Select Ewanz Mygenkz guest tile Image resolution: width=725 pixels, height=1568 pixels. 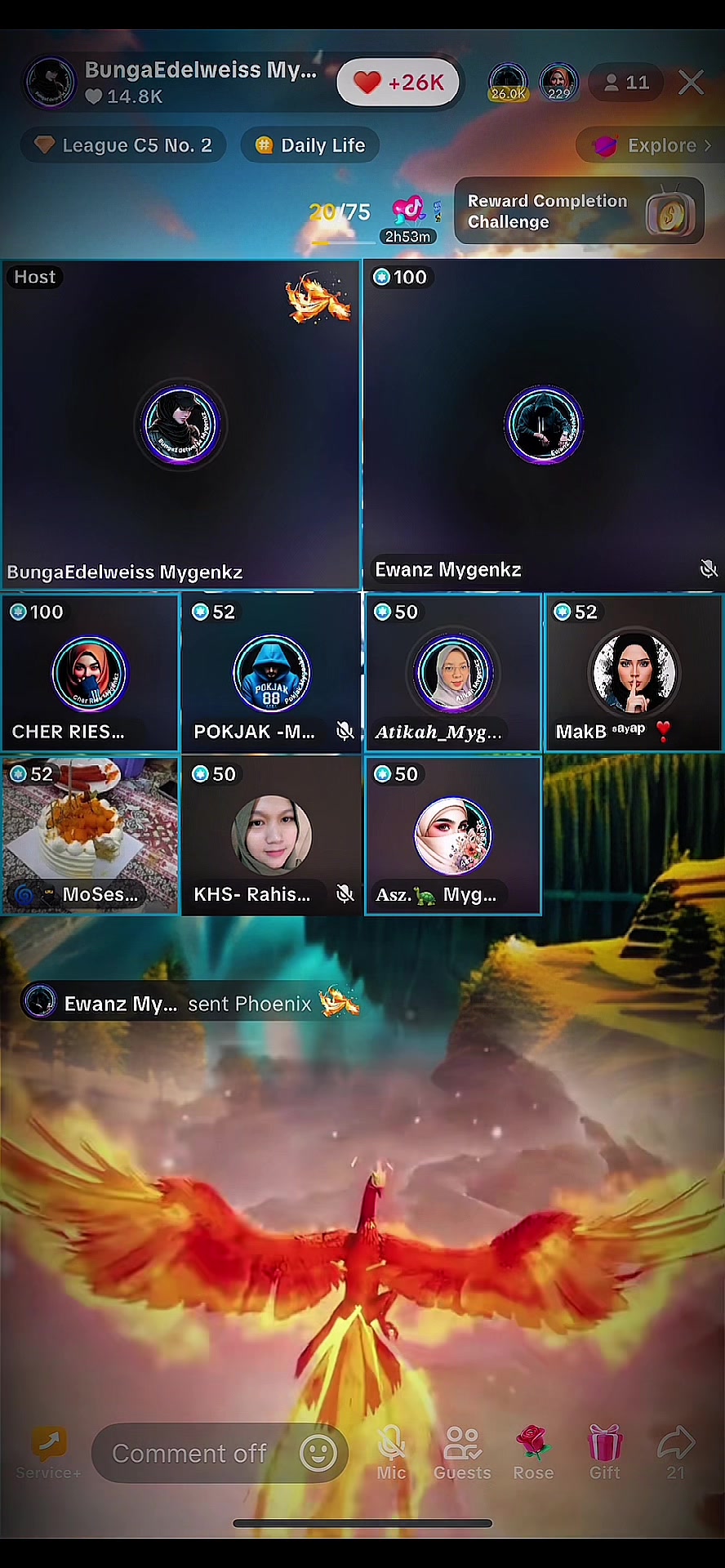pyautogui.click(x=543, y=425)
